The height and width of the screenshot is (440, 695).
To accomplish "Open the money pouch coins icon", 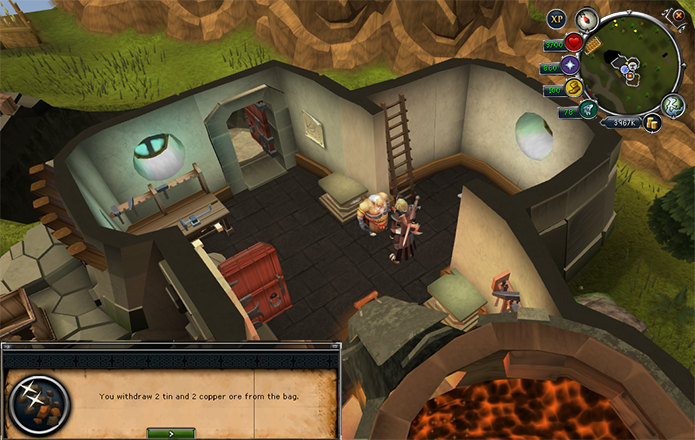I will (652, 122).
